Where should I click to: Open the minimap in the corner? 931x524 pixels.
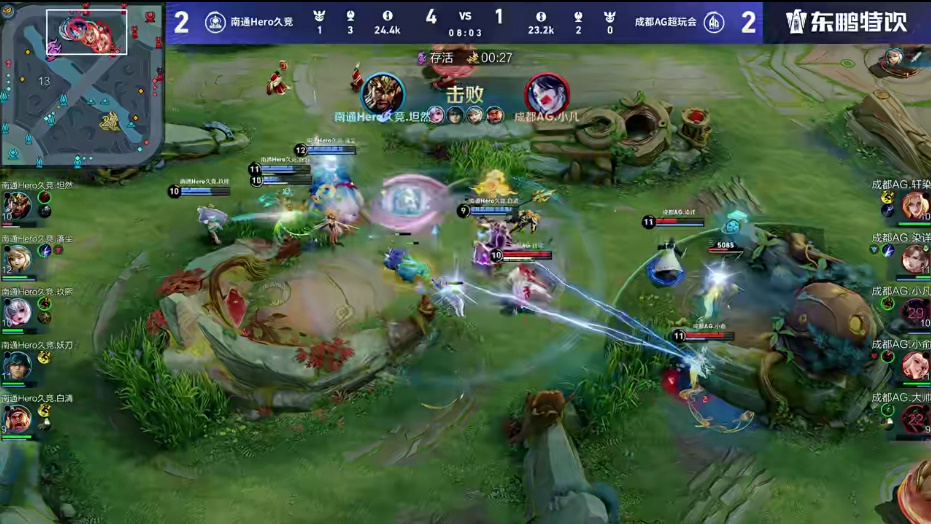[82, 84]
